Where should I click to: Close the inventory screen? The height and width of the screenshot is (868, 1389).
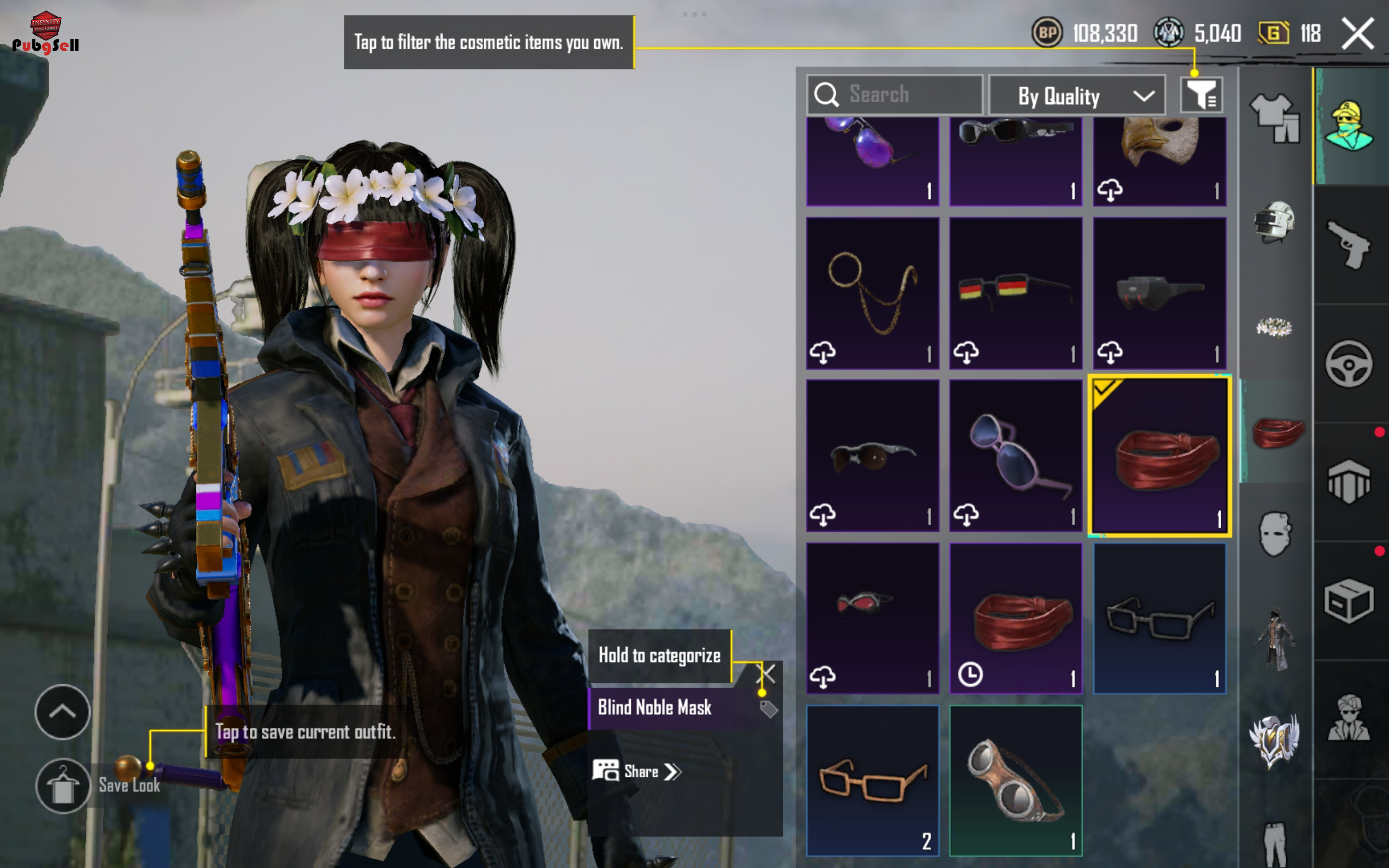click(x=1358, y=34)
